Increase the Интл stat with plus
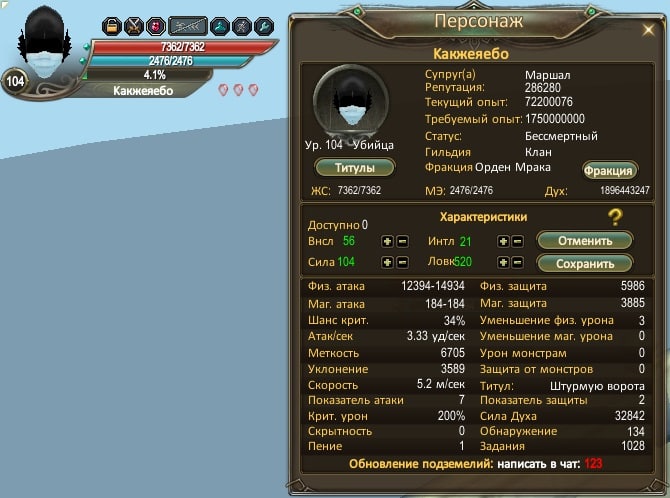670x498 pixels. coord(503,241)
